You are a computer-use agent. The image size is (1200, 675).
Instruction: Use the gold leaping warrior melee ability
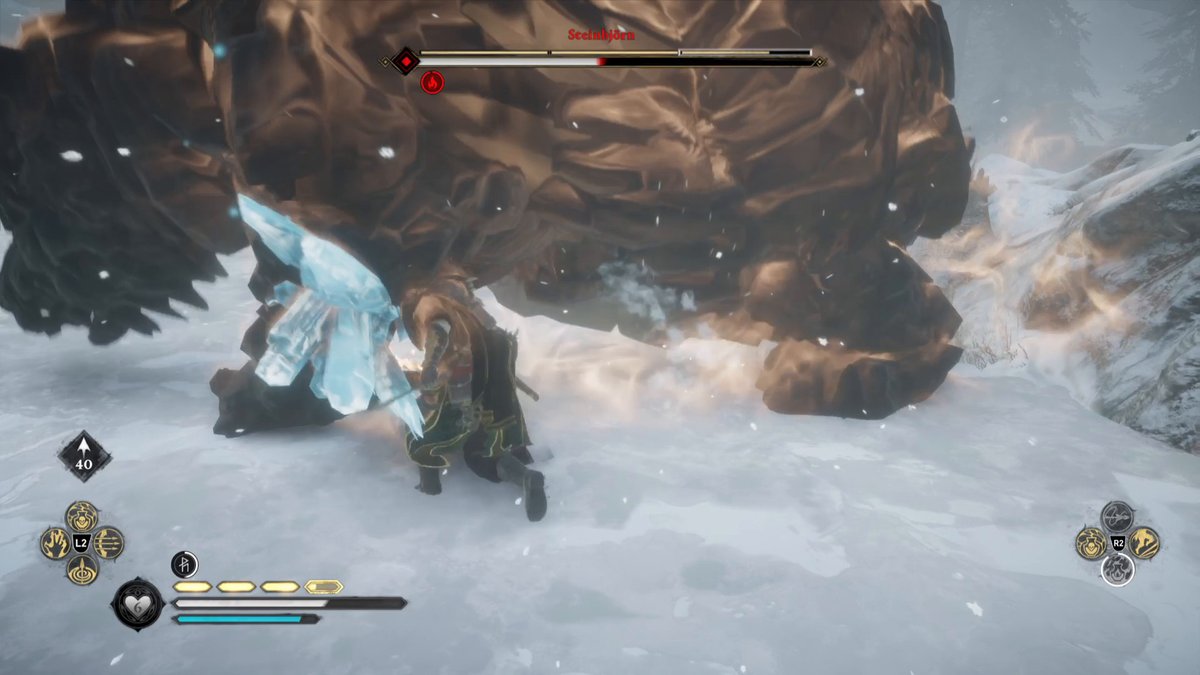pos(1144,543)
